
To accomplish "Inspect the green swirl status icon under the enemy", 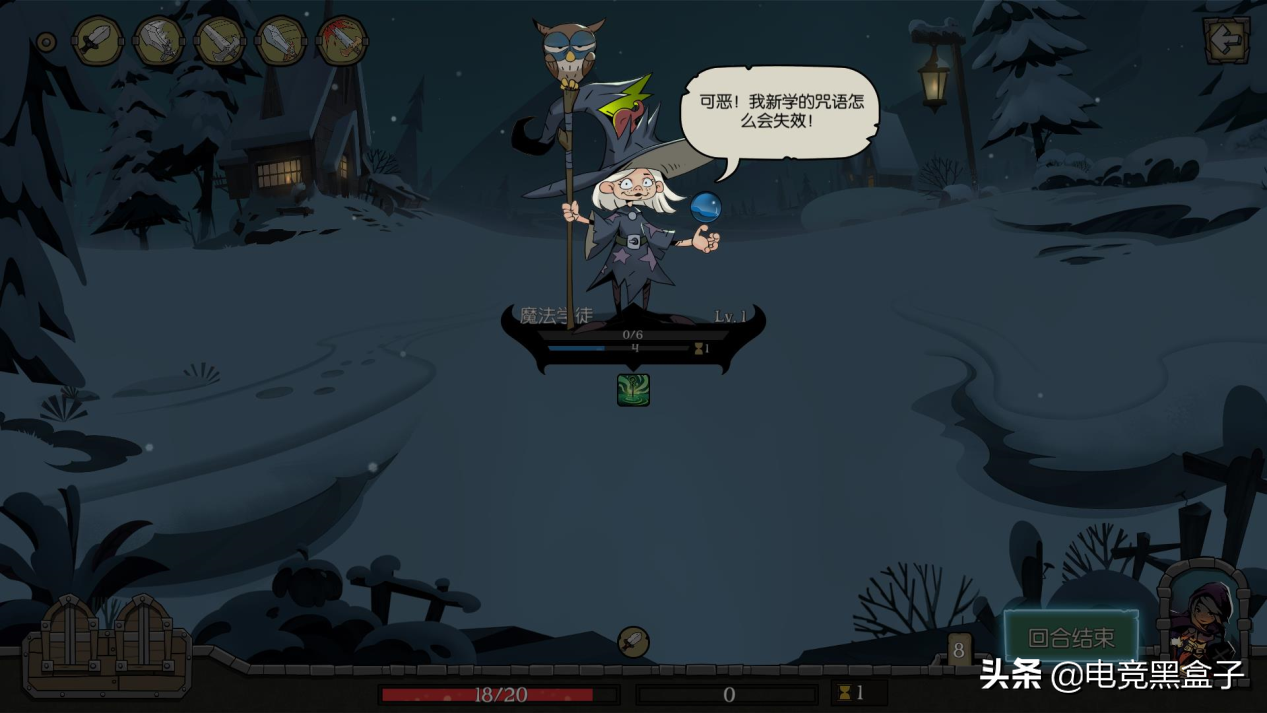I will (x=633, y=390).
